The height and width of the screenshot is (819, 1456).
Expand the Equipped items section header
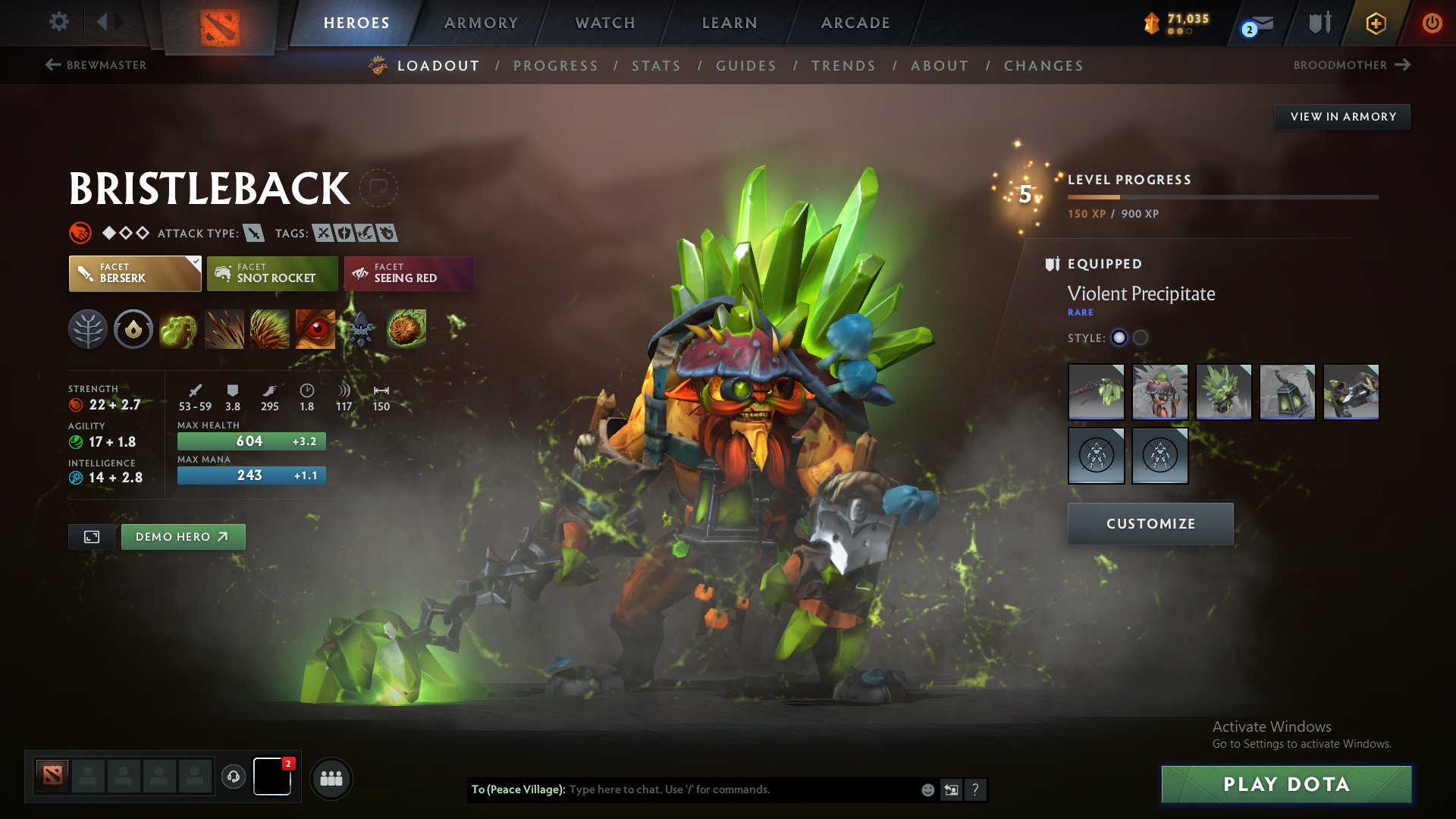[1104, 264]
